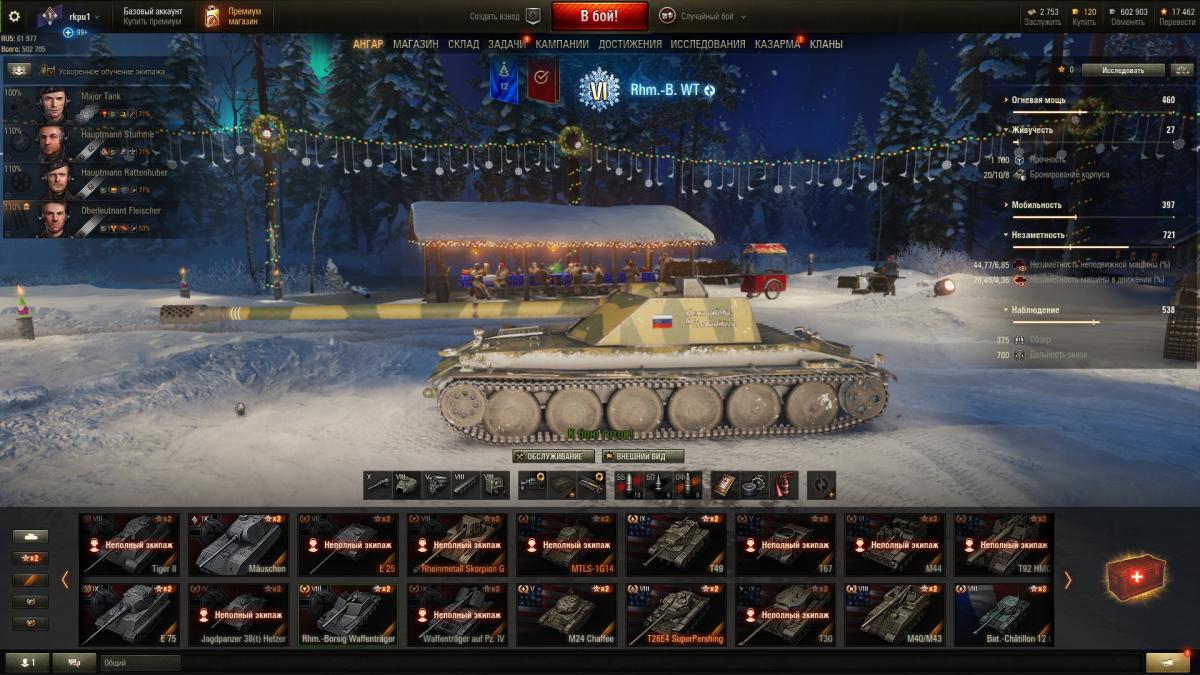Open «Внешний вид» customization
Screen dimensions: 1200x675
[x=643, y=456]
